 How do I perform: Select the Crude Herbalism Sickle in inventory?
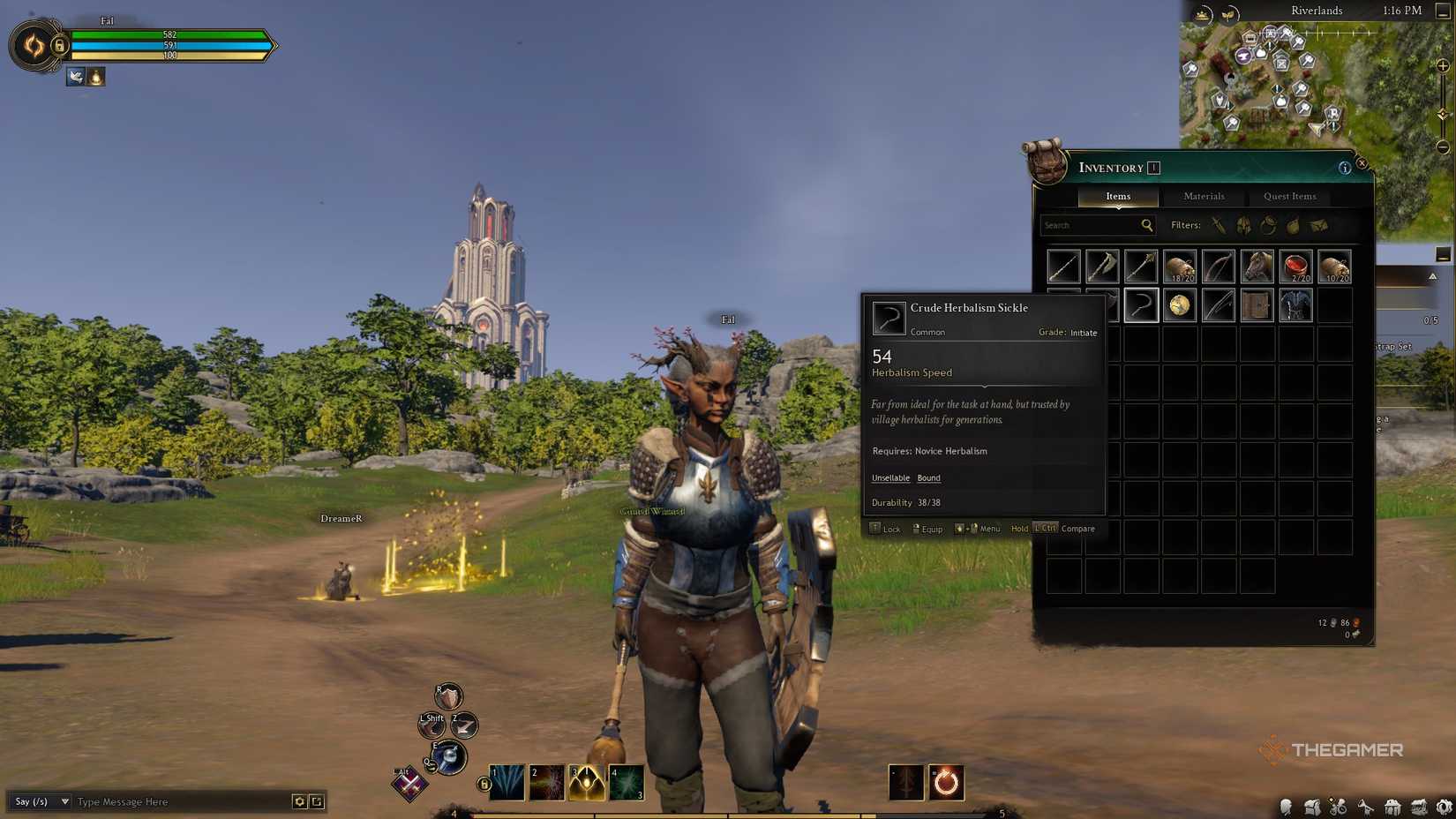(1141, 305)
